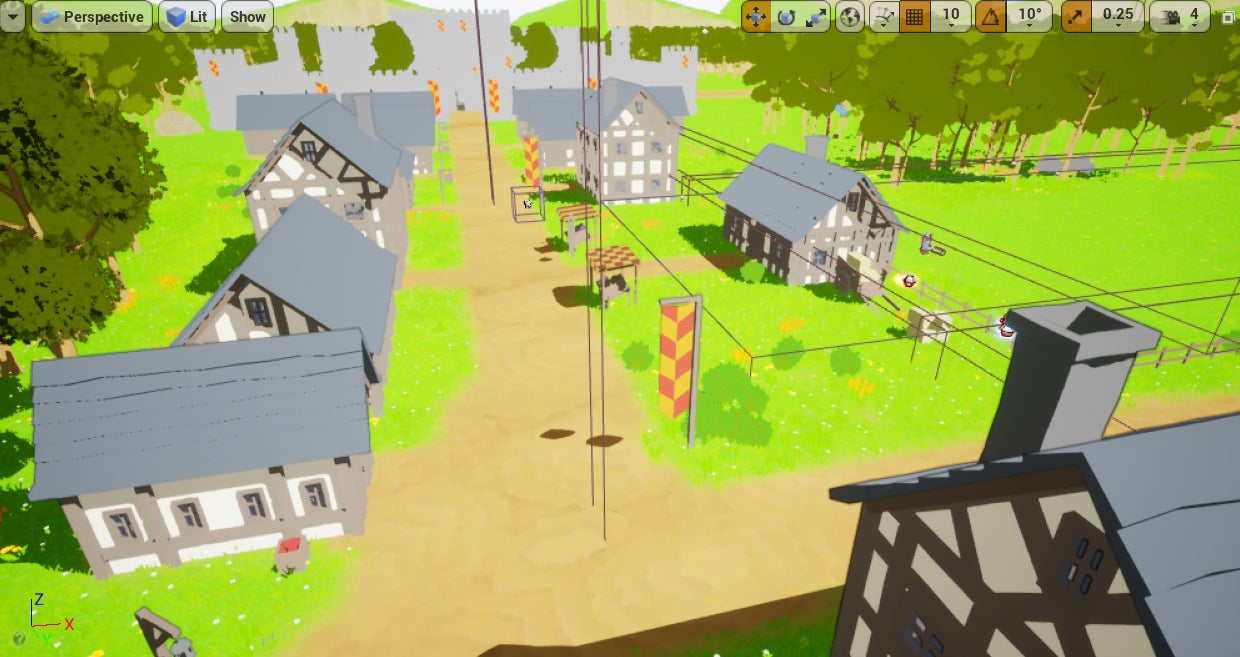Change the Lit view mode

(x=187, y=16)
